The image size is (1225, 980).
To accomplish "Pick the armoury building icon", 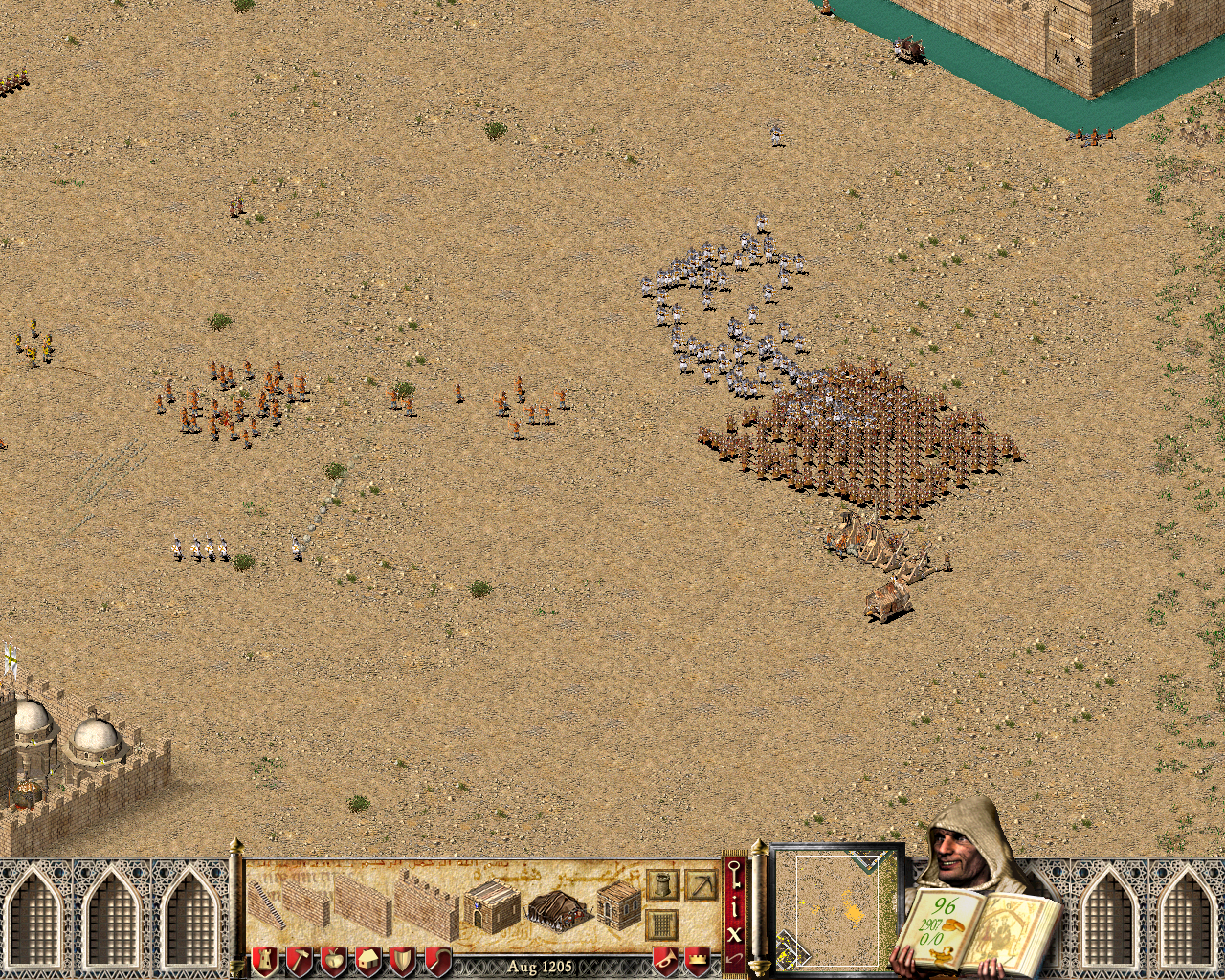I will [x=618, y=905].
